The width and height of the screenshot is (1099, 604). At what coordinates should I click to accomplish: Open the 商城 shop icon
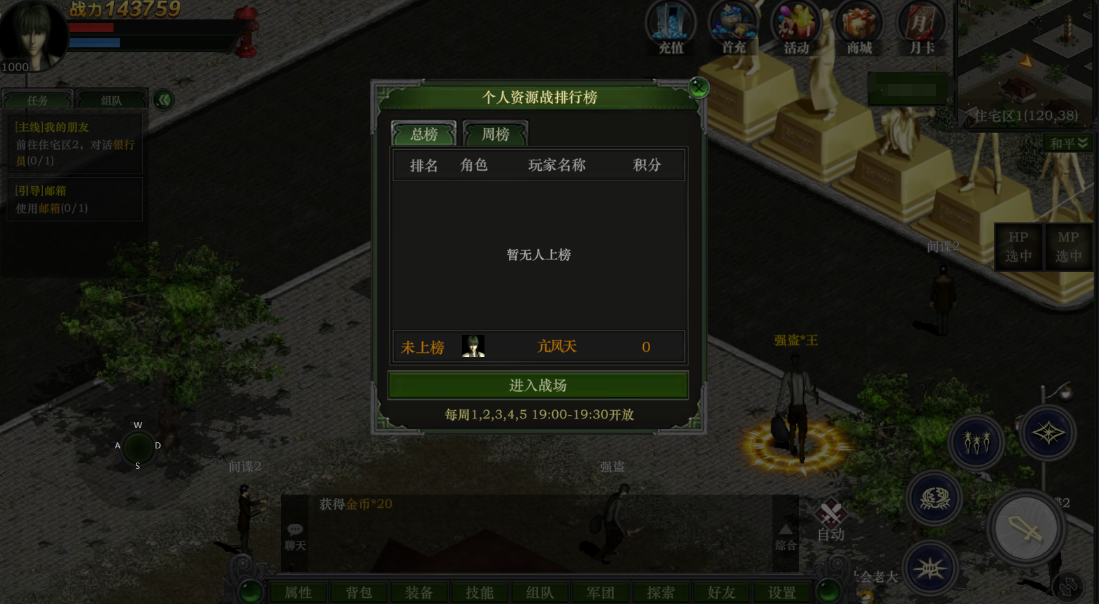click(859, 28)
